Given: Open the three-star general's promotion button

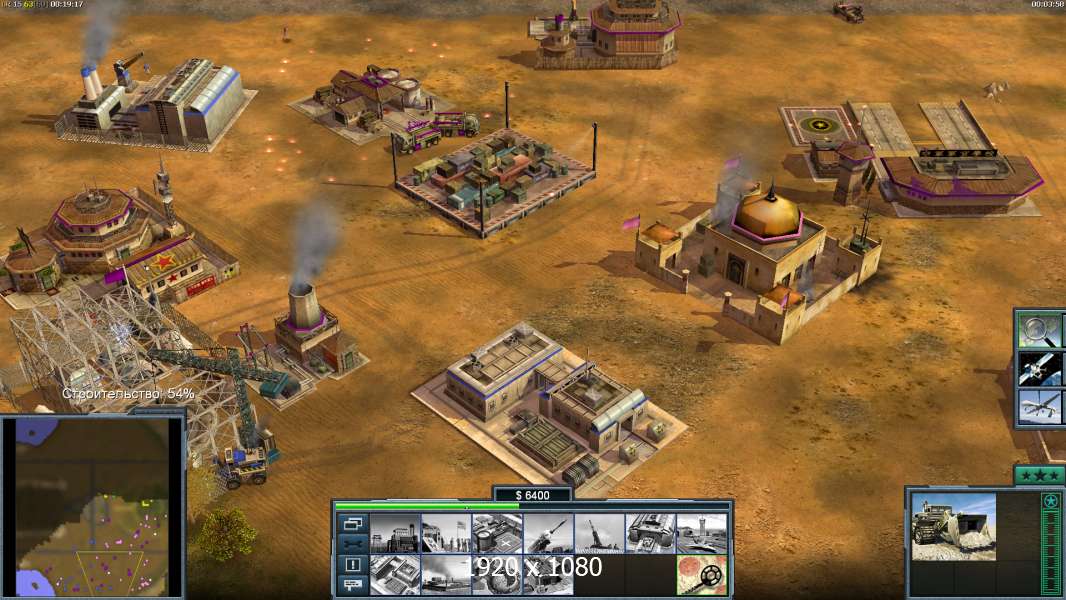Looking at the screenshot, I should (x=1039, y=475).
